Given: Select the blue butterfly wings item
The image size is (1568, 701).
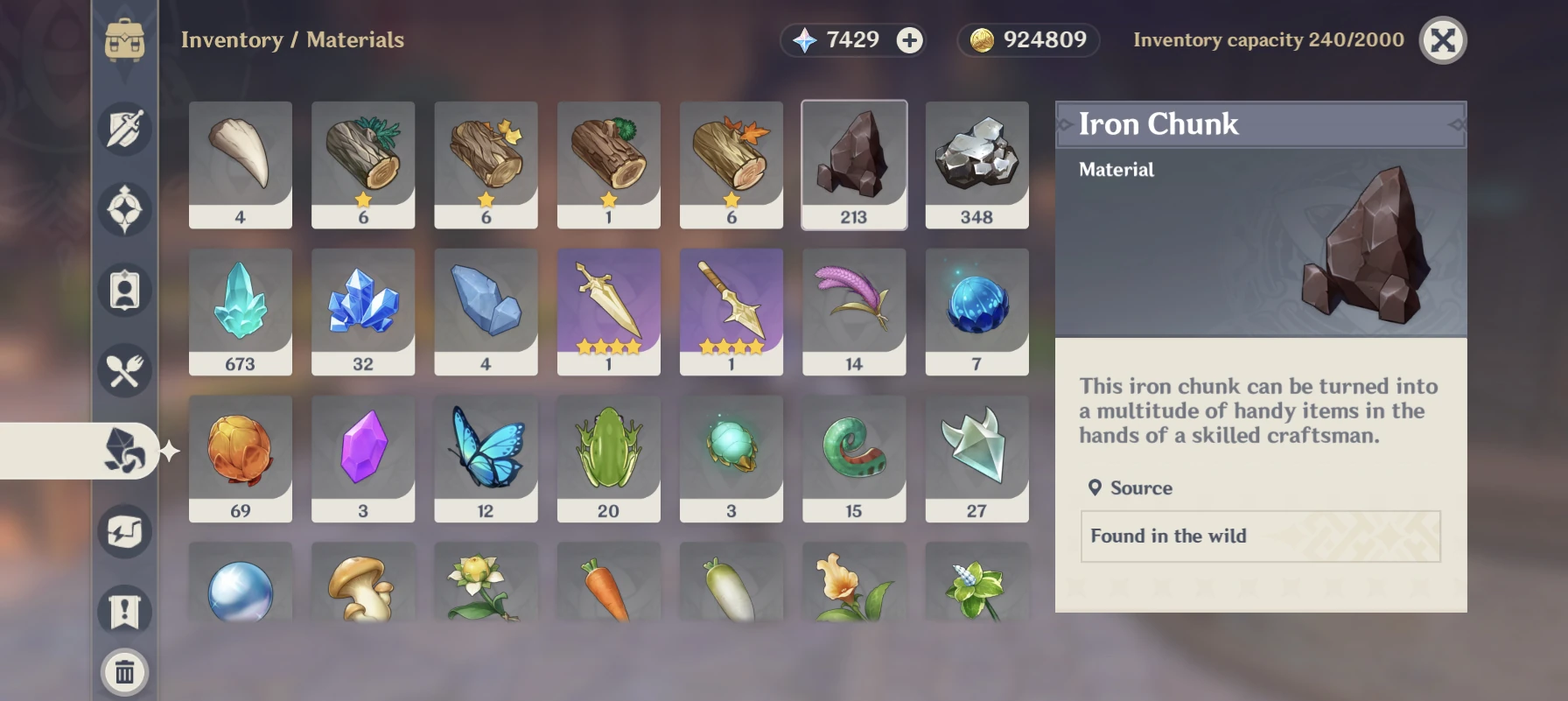Looking at the screenshot, I should click(x=486, y=458).
